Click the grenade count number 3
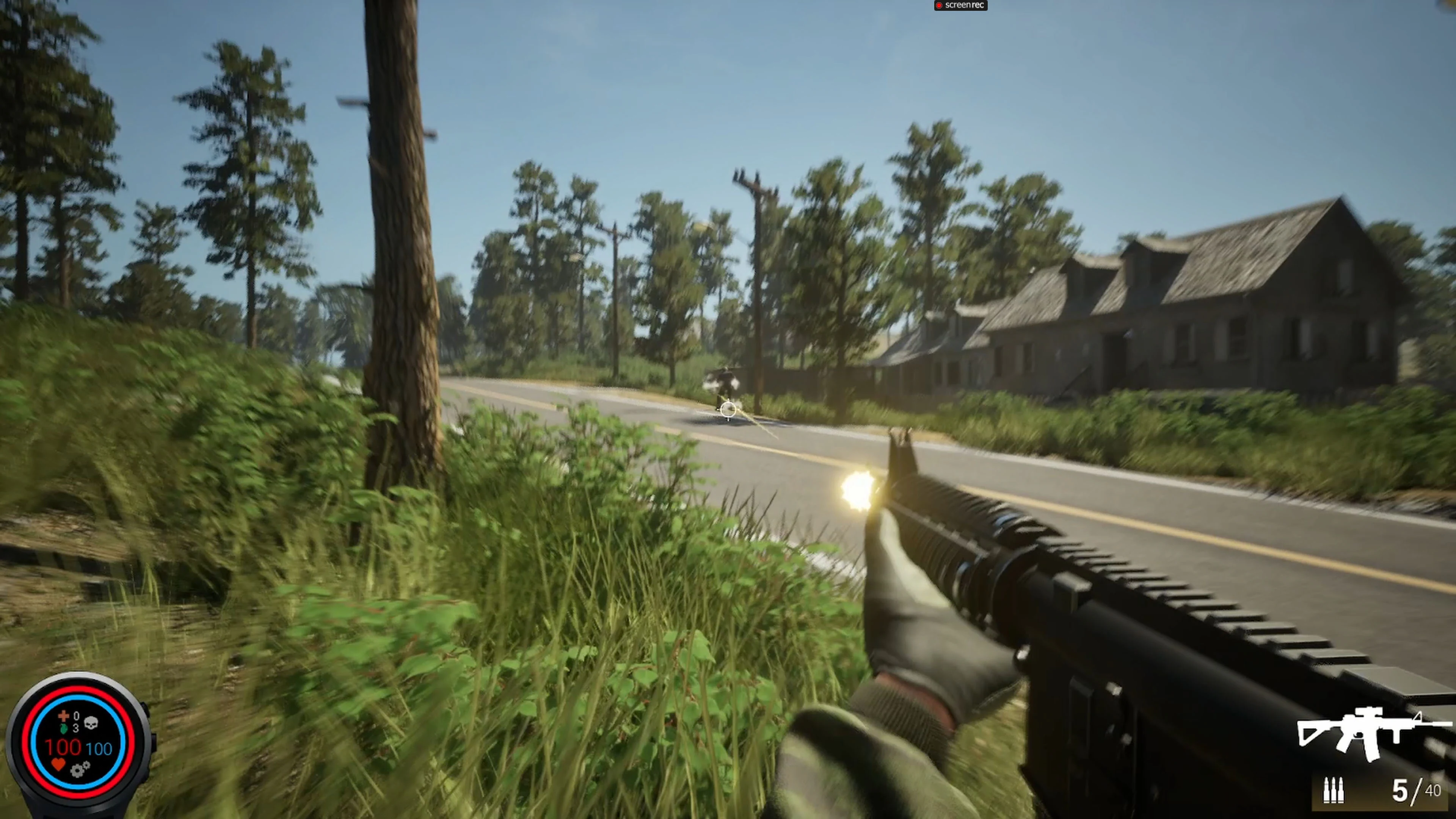 [76, 729]
